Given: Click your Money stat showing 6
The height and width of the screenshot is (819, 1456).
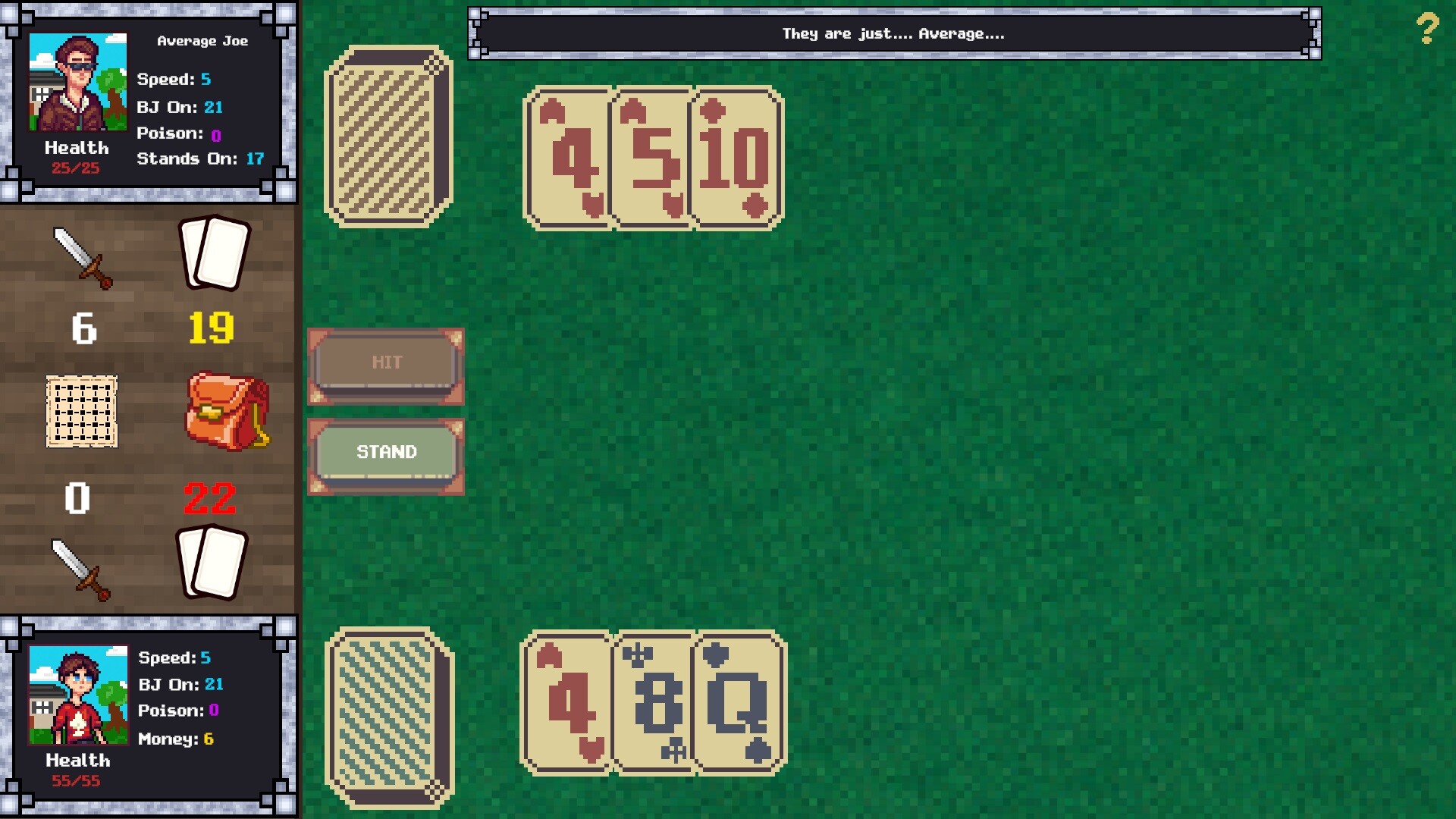Looking at the screenshot, I should click(176, 738).
